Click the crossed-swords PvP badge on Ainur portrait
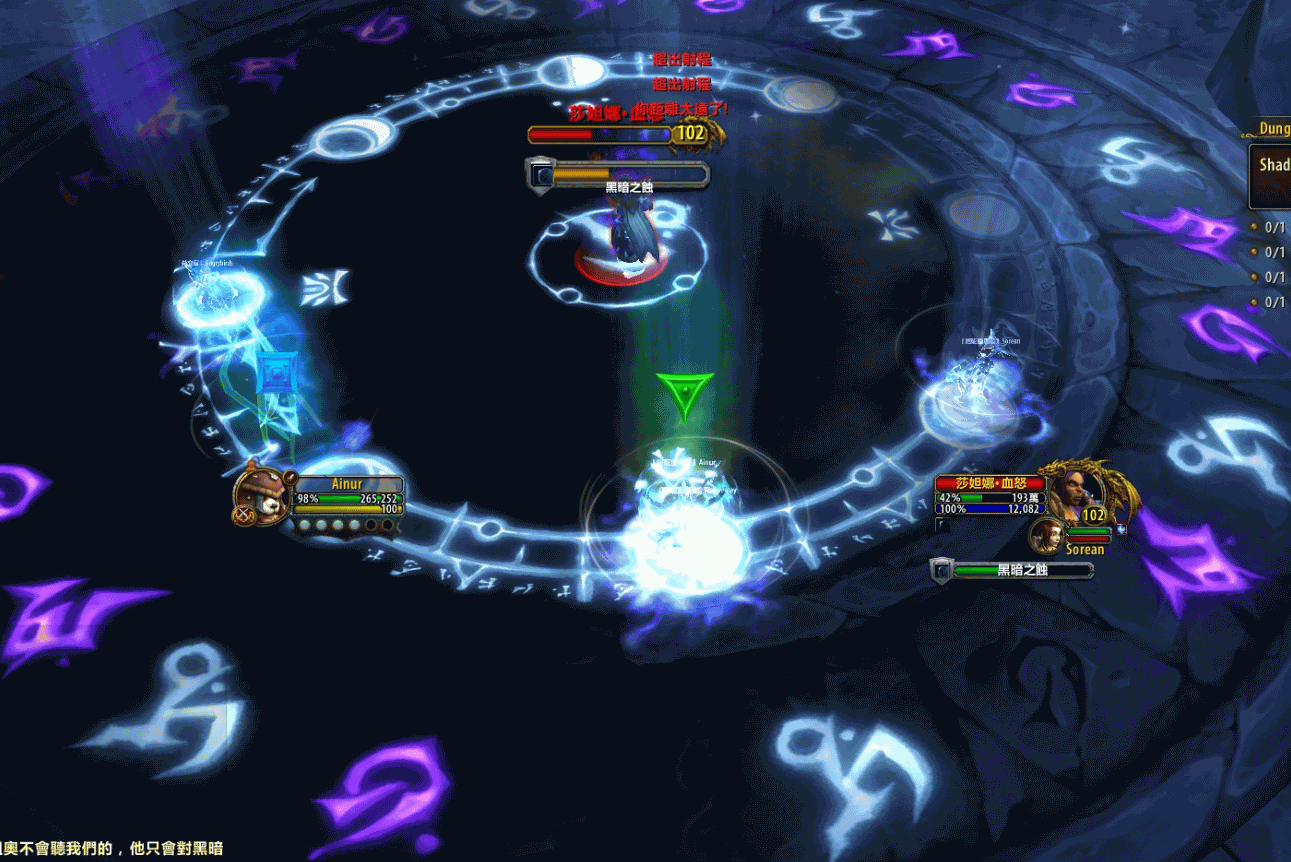Viewport: 1291px width, 862px height. point(243,516)
